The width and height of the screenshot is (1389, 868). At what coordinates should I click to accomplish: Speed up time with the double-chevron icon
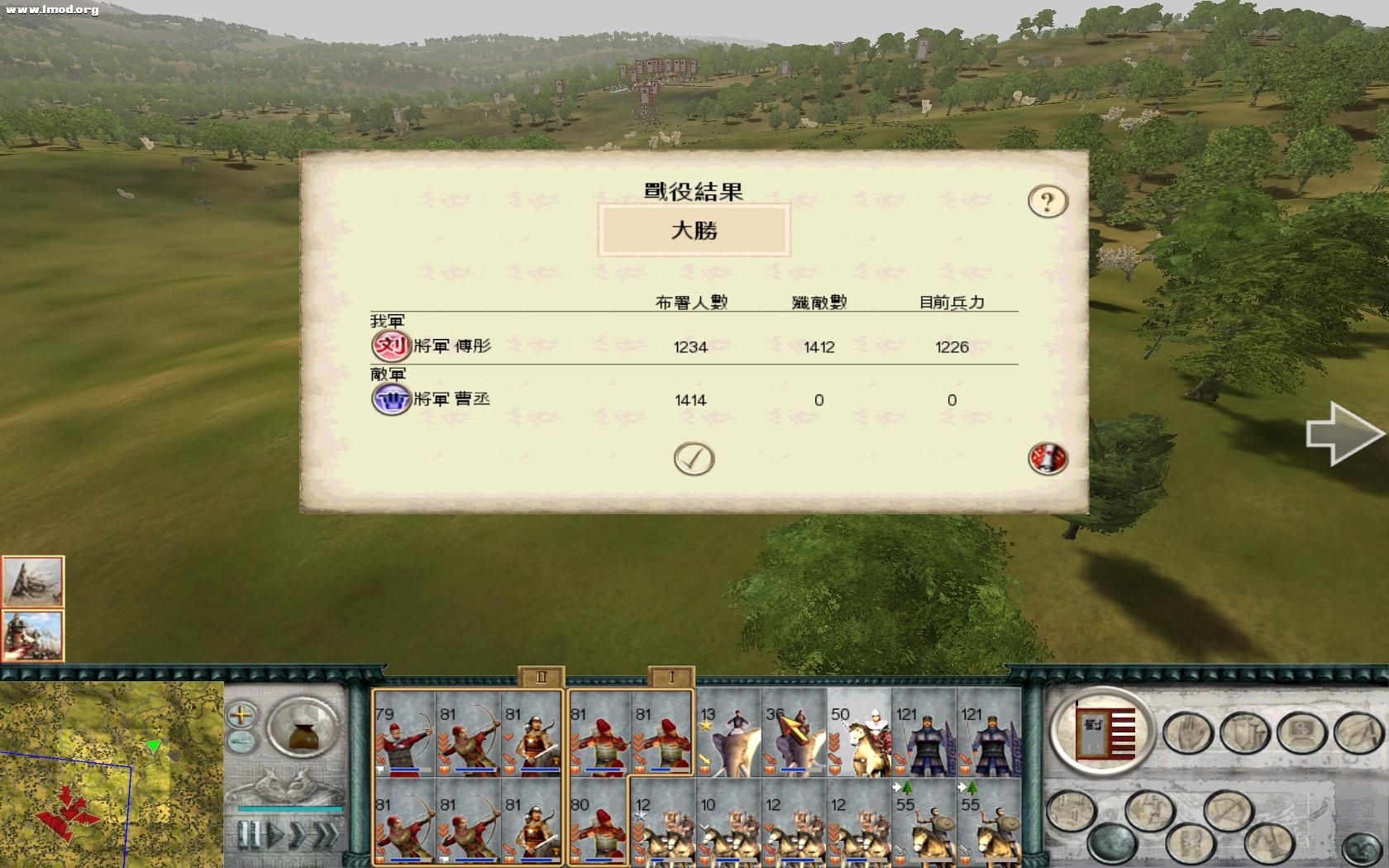click(x=326, y=833)
